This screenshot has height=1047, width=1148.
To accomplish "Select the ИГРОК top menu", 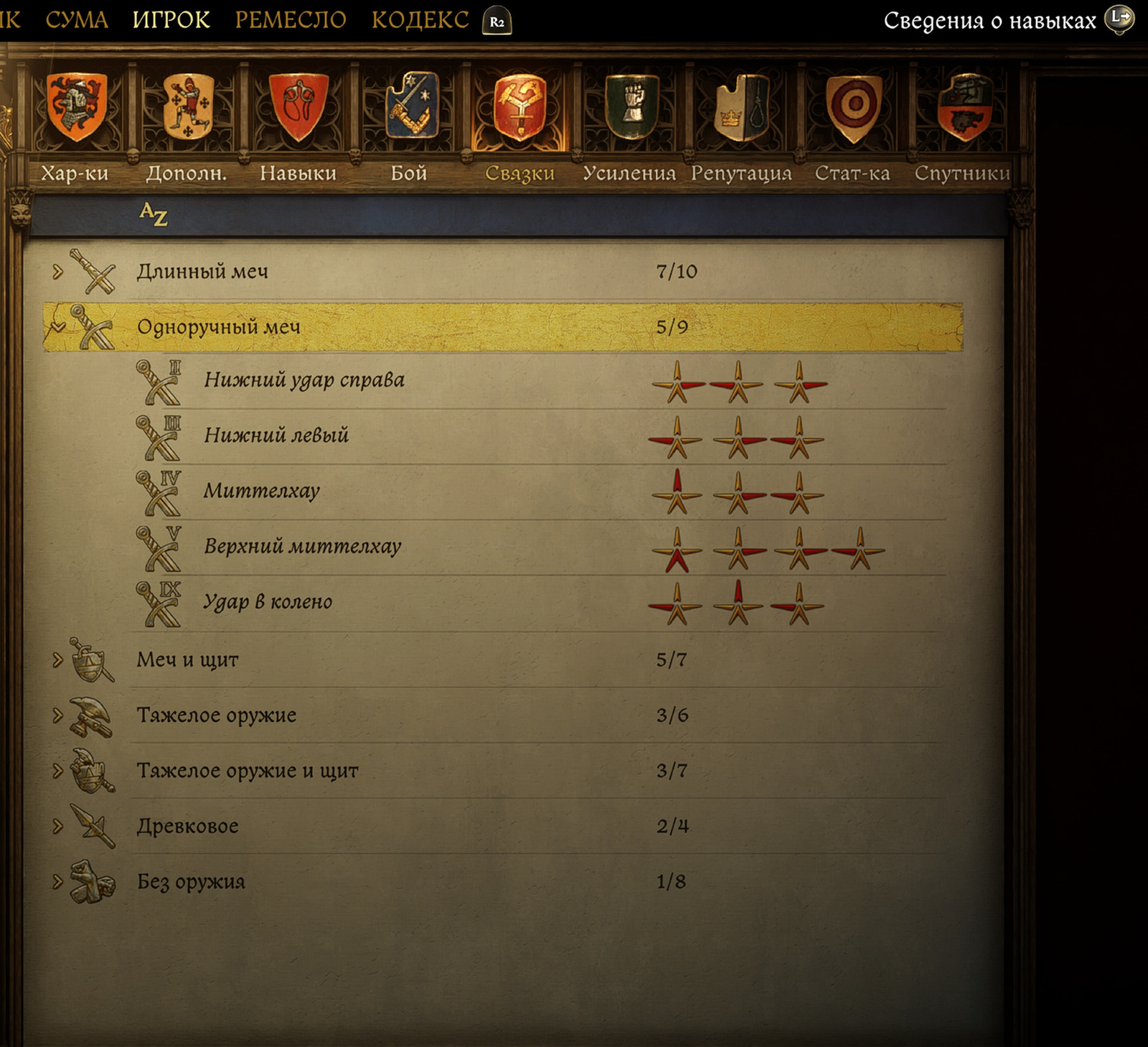I will [171, 20].
